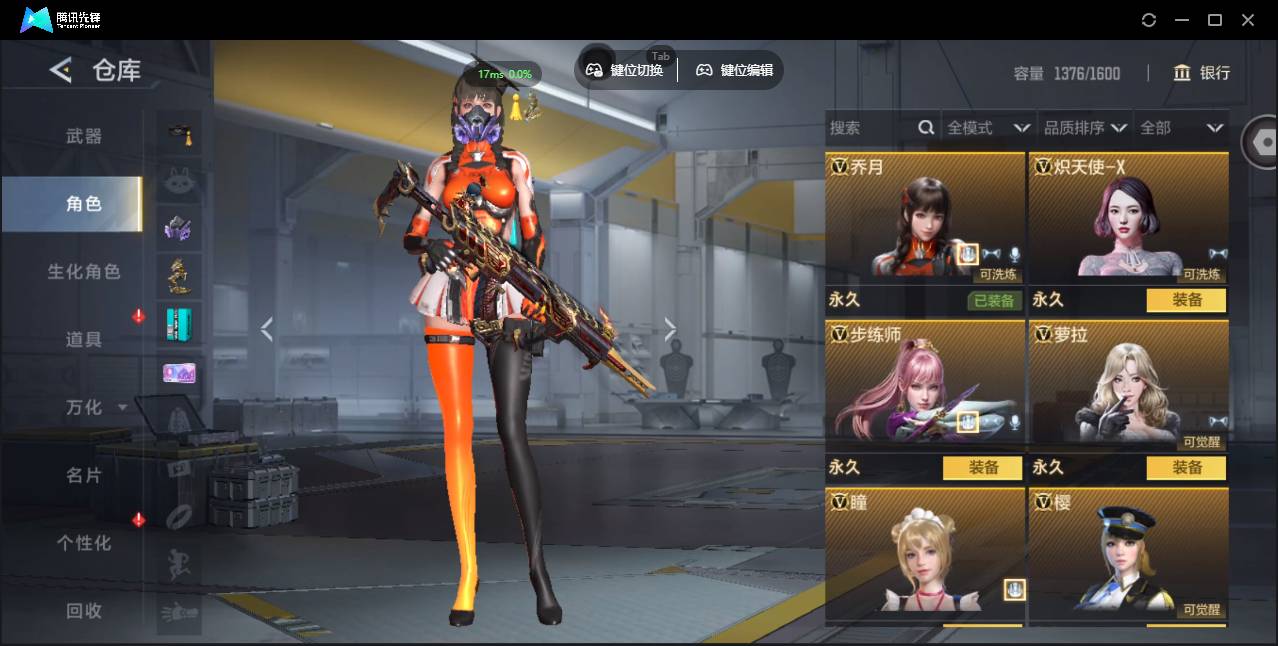Open the 全模式 mode dropdown

[987, 128]
